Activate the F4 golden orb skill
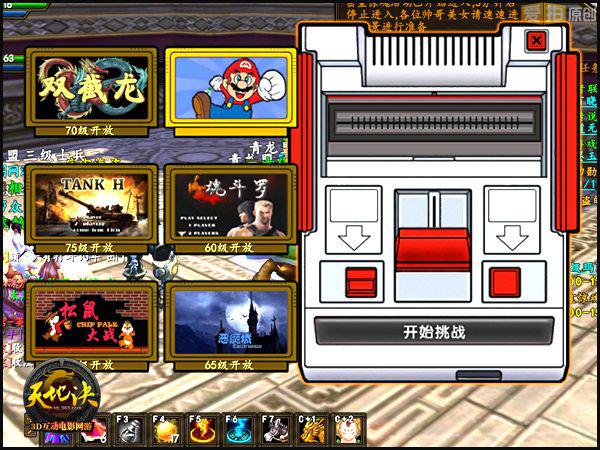The width and height of the screenshot is (600, 450). pos(163,431)
